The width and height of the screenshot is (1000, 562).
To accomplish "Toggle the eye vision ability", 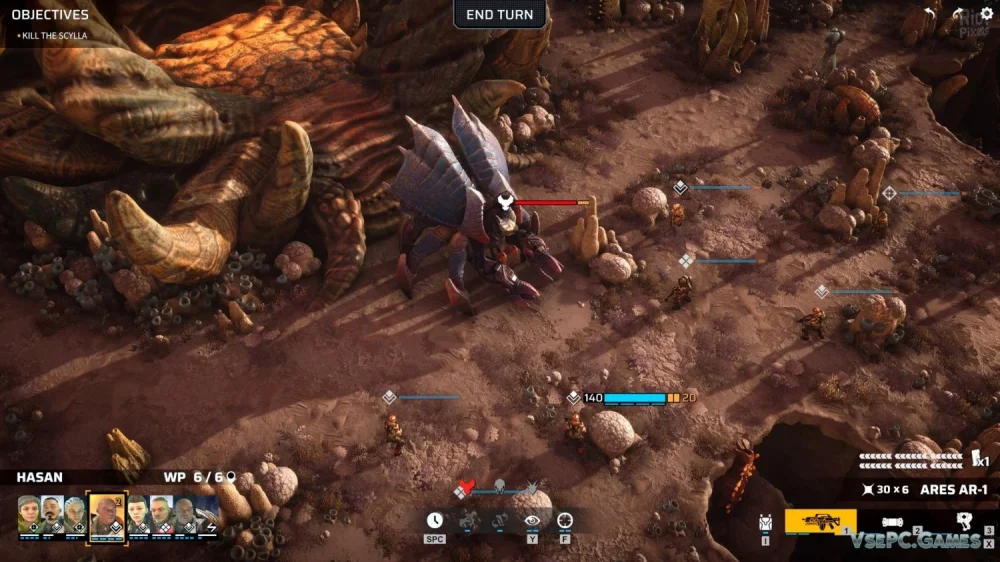I will click(x=532, y=520).
